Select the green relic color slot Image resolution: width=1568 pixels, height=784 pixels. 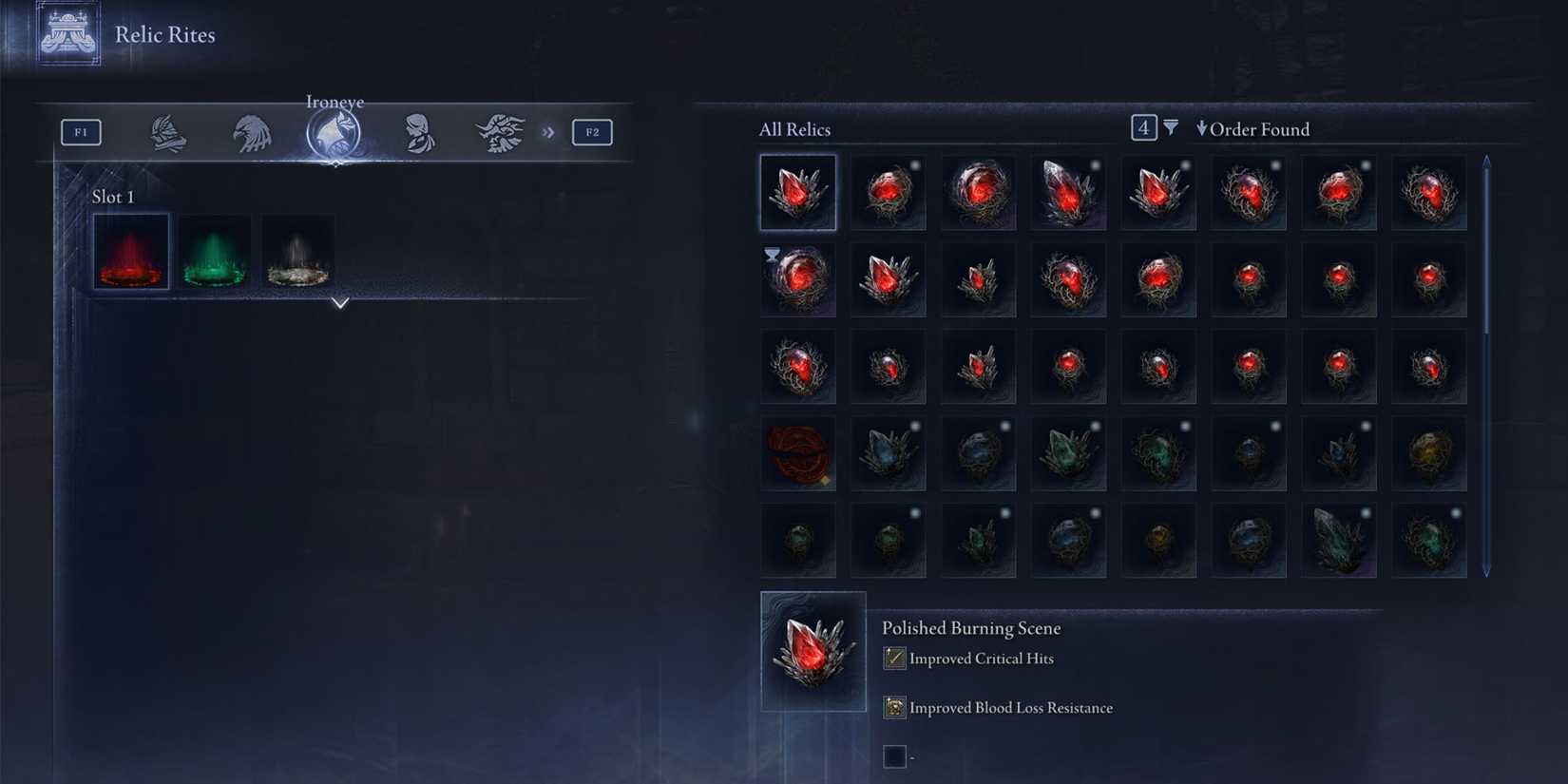(x=214, y=252)
